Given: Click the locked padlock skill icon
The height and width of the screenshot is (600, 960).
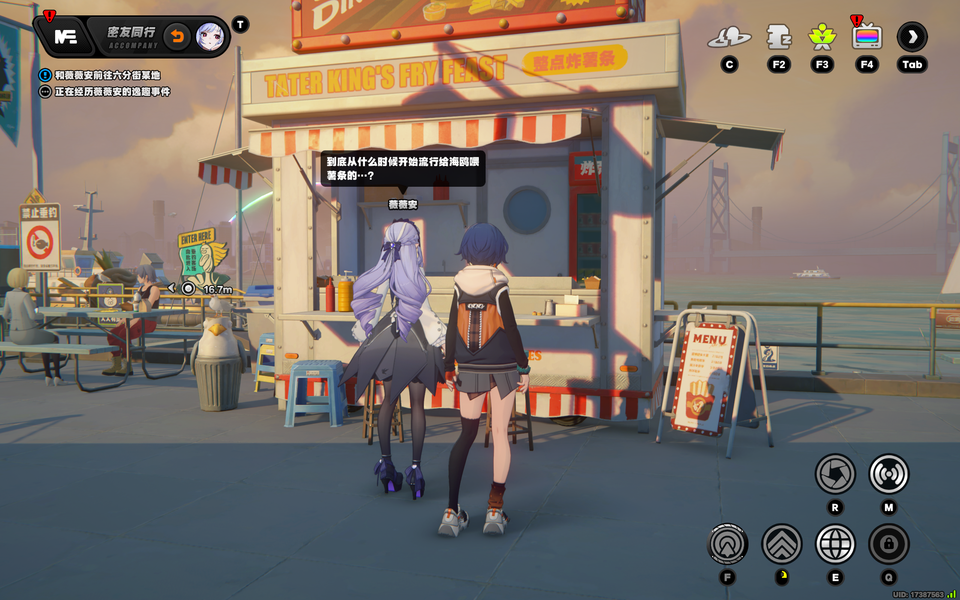Looking at the screenshot, I should click(888, 544).
